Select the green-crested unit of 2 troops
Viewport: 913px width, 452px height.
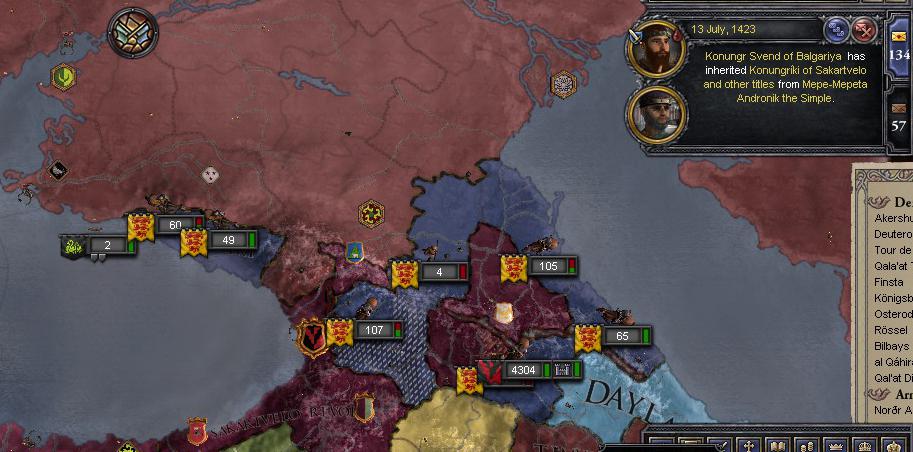coord(107,245)
